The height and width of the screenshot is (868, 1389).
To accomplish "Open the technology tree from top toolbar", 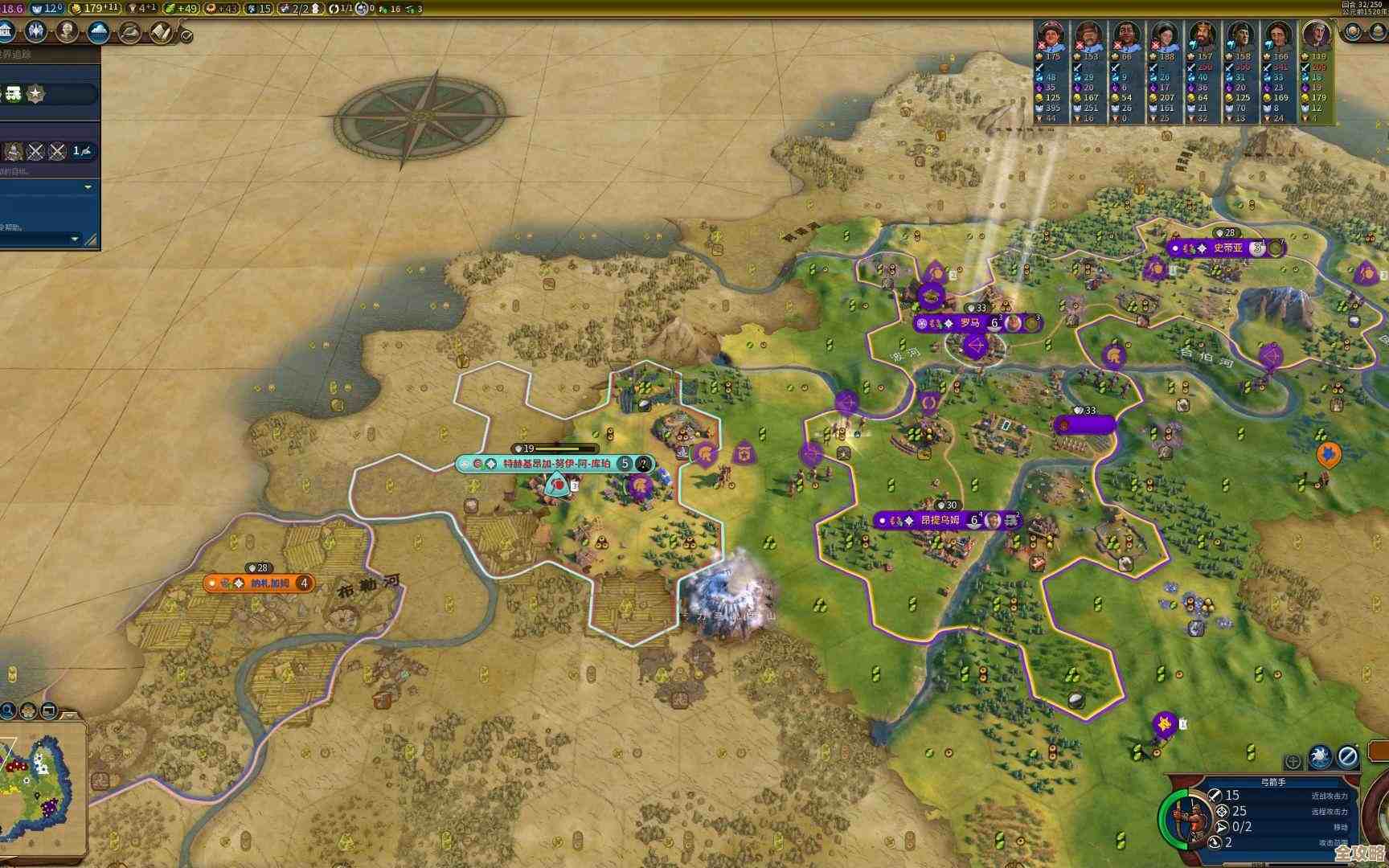I will click(x=161, y=31).
